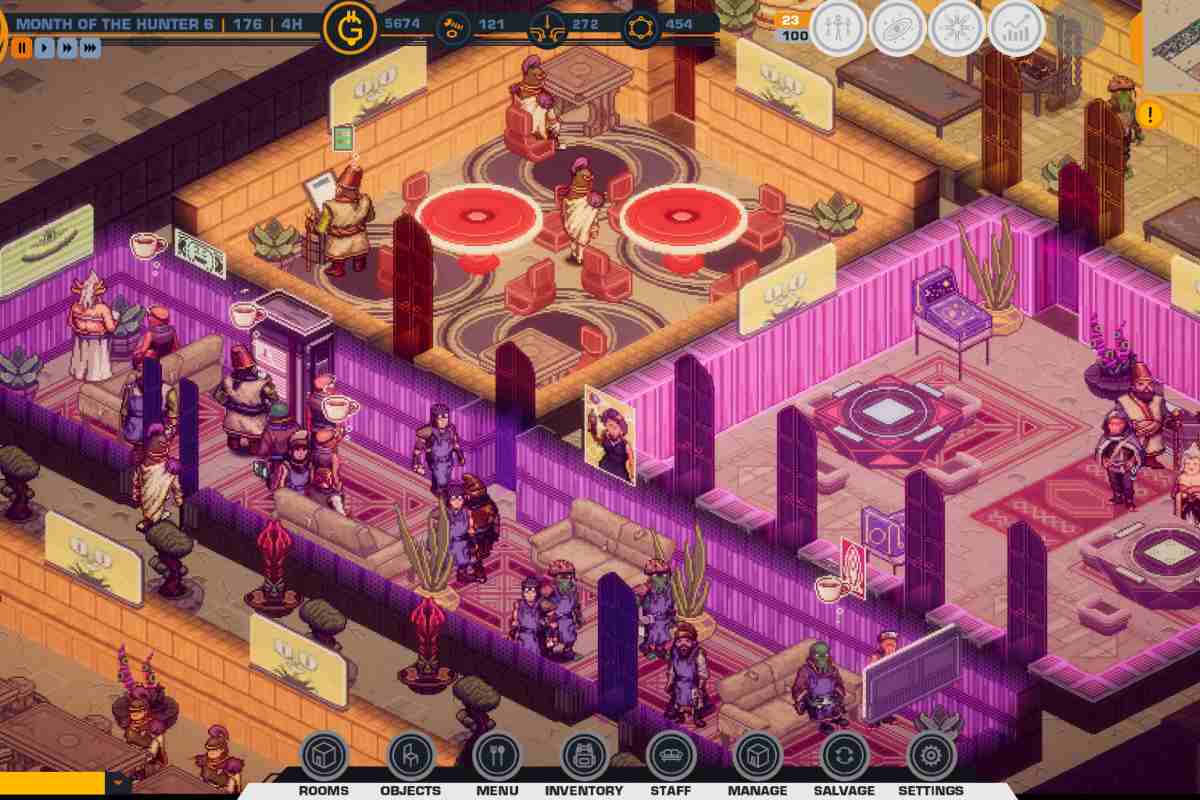The height and width of the screenshot is (800, 1200).
Task: Set game speed to normal play
Action: pos(45,47)
